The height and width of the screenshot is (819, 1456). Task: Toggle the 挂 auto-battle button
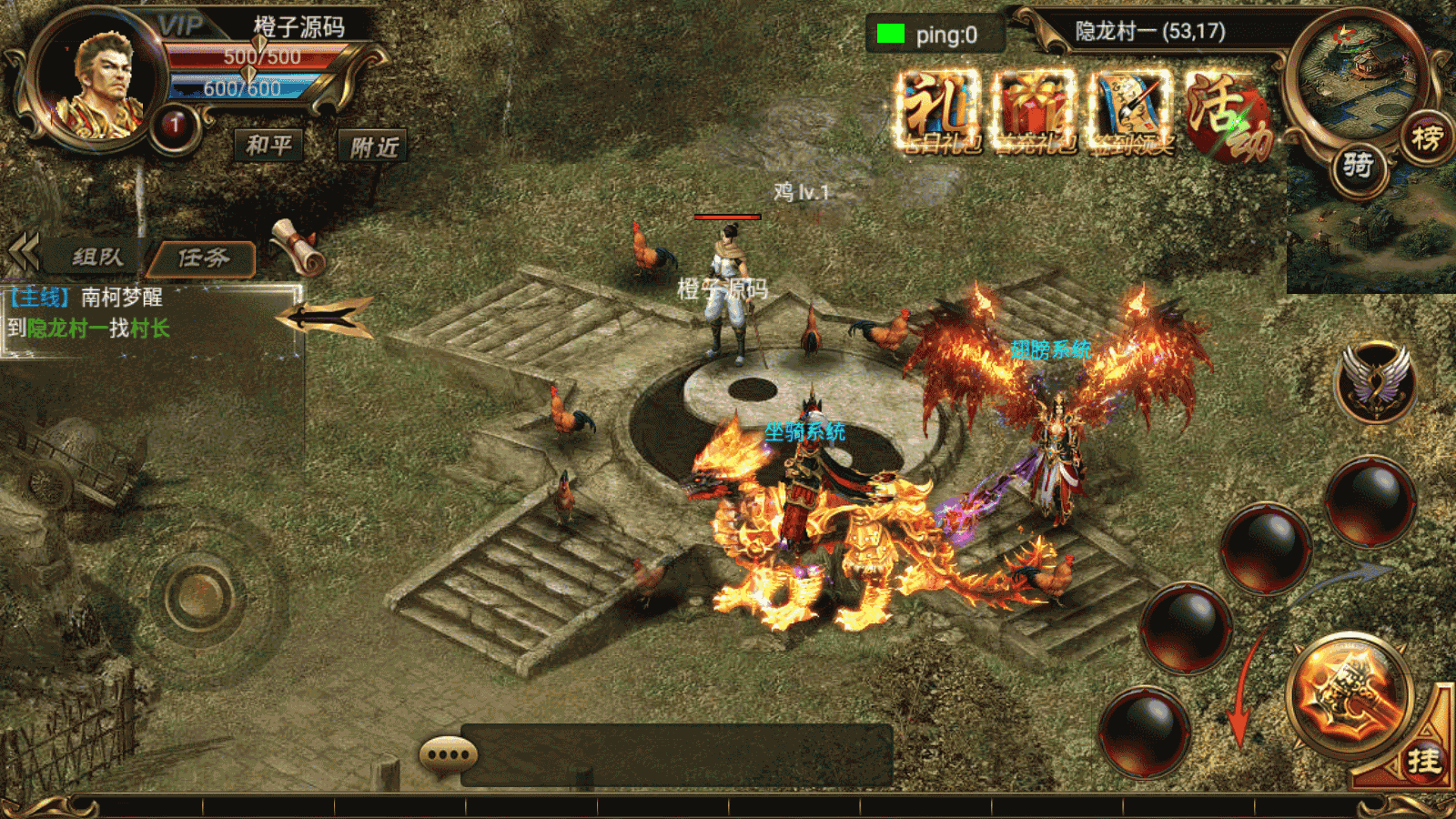click(1424, 759)
